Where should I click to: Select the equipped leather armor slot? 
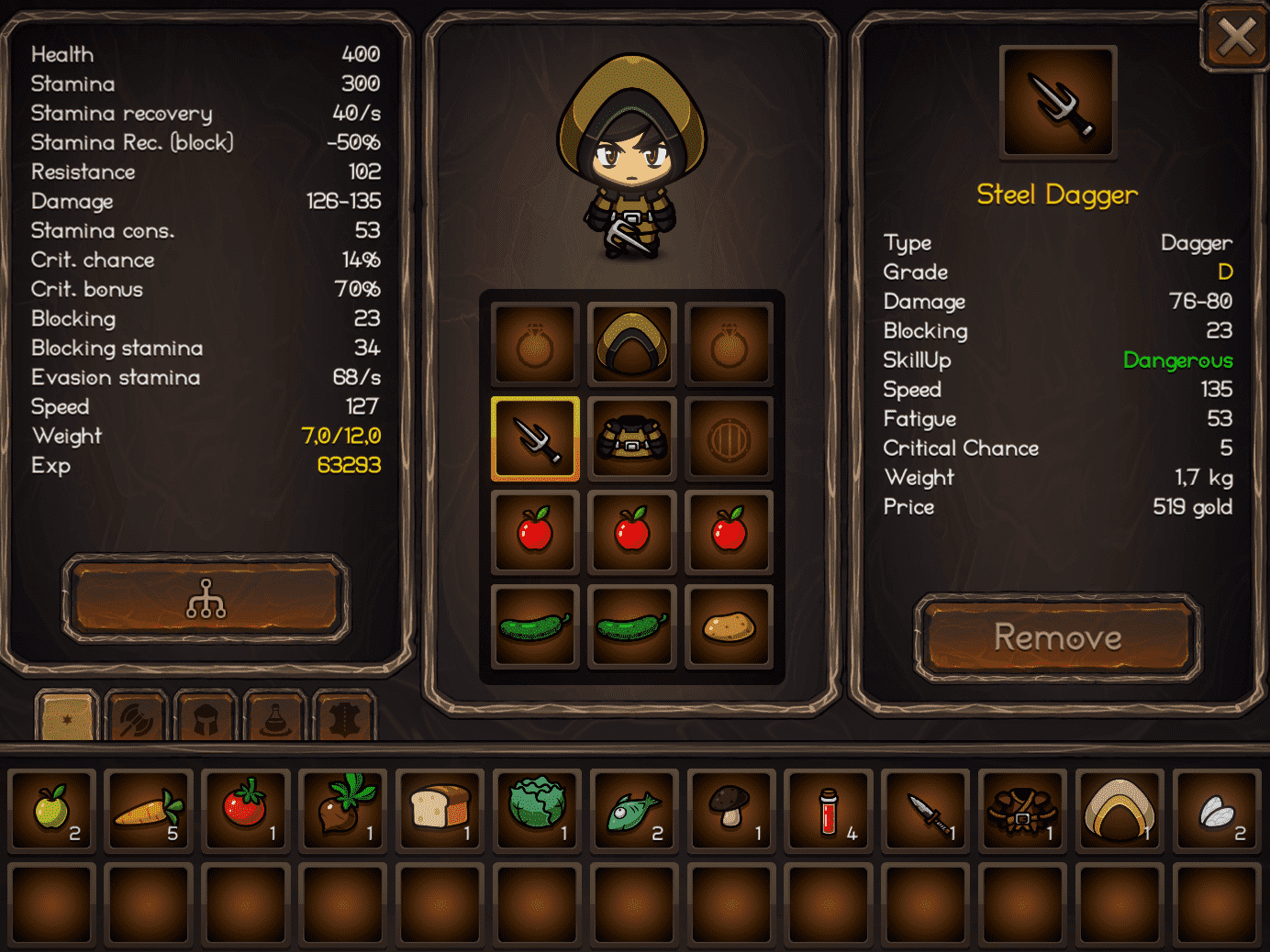[x=632, y=439]
